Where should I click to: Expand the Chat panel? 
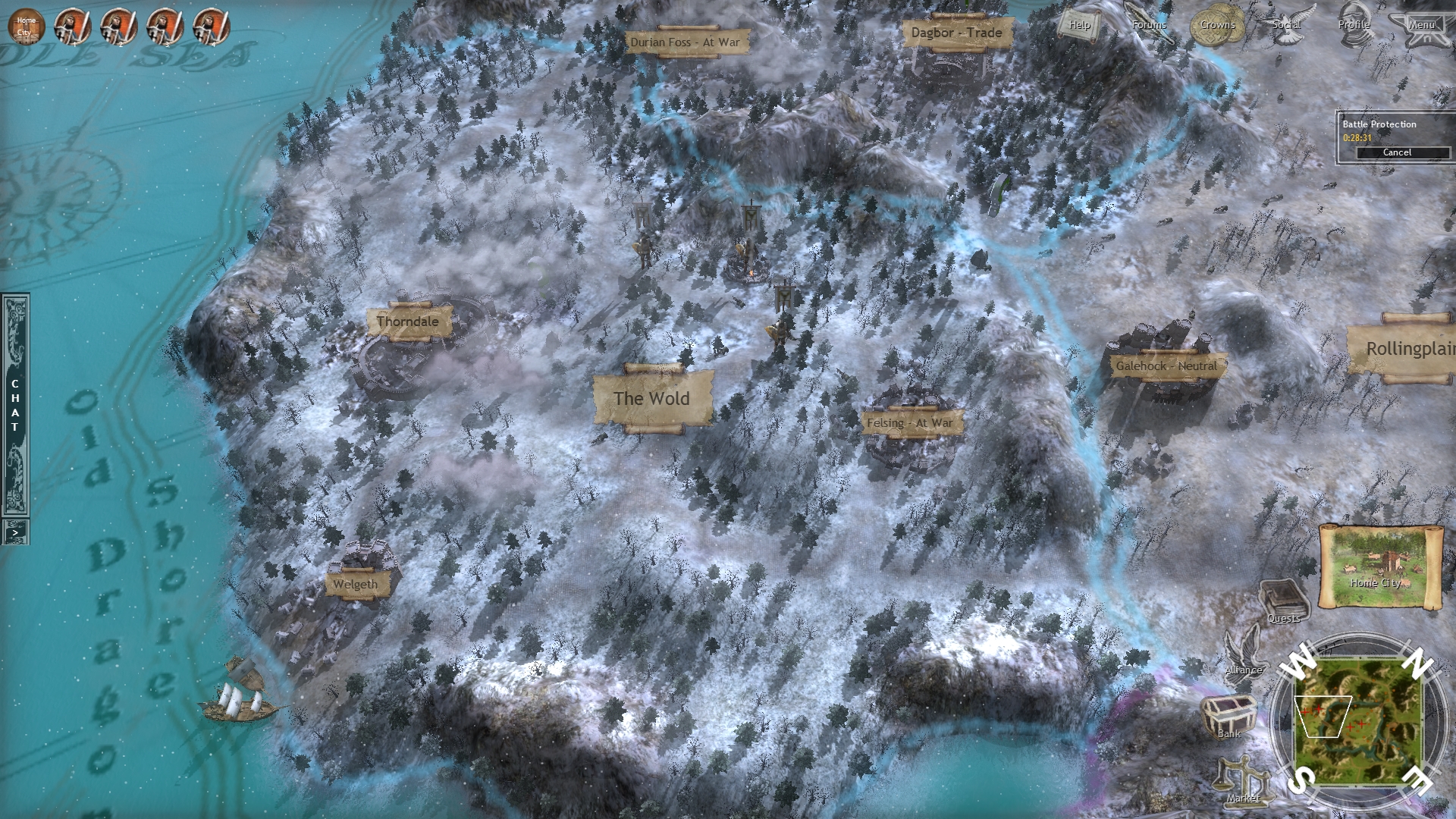pyautogui.click(x=15, y=406)
